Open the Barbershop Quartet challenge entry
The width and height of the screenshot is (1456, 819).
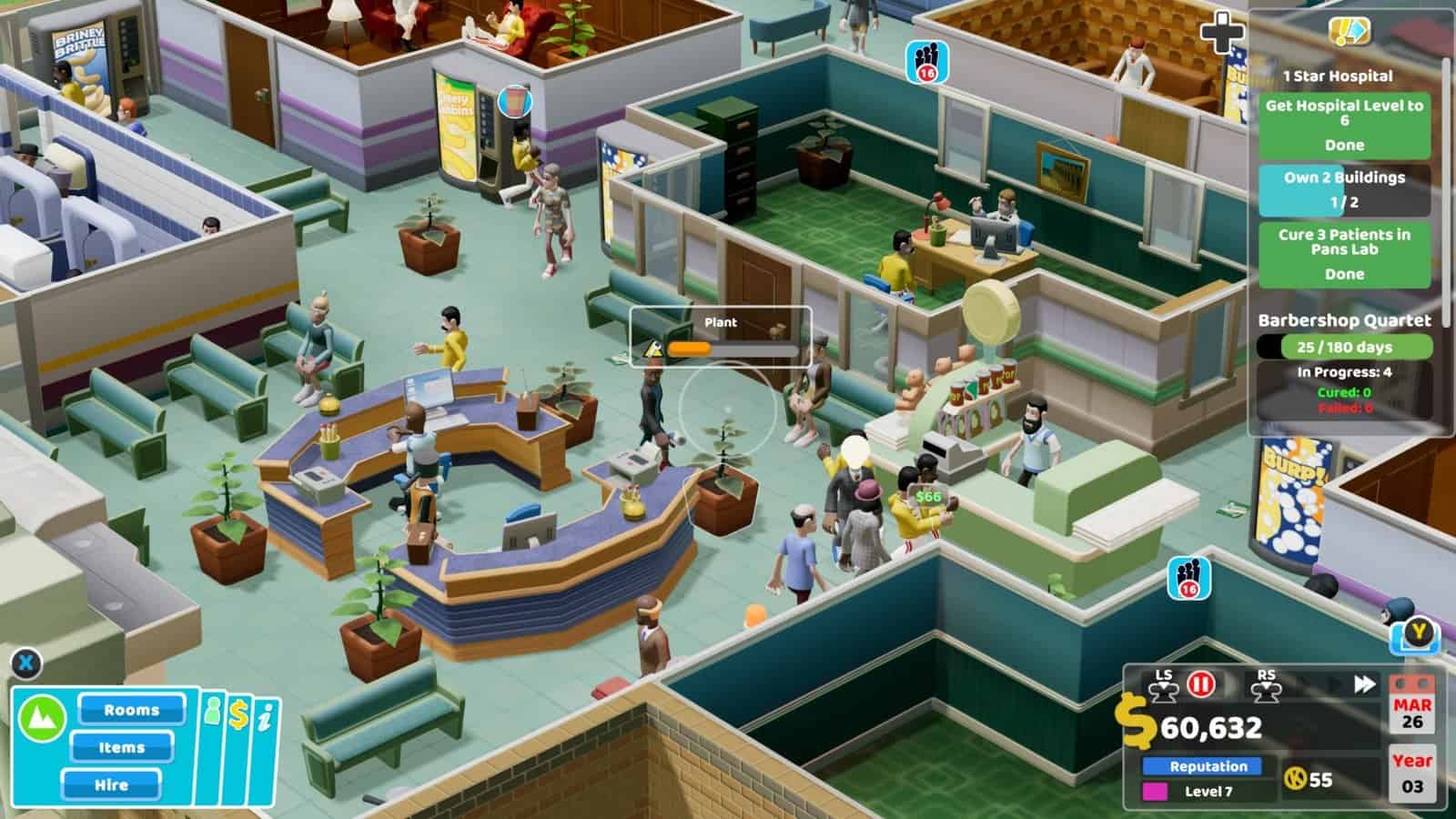(x=1345, y=320)
